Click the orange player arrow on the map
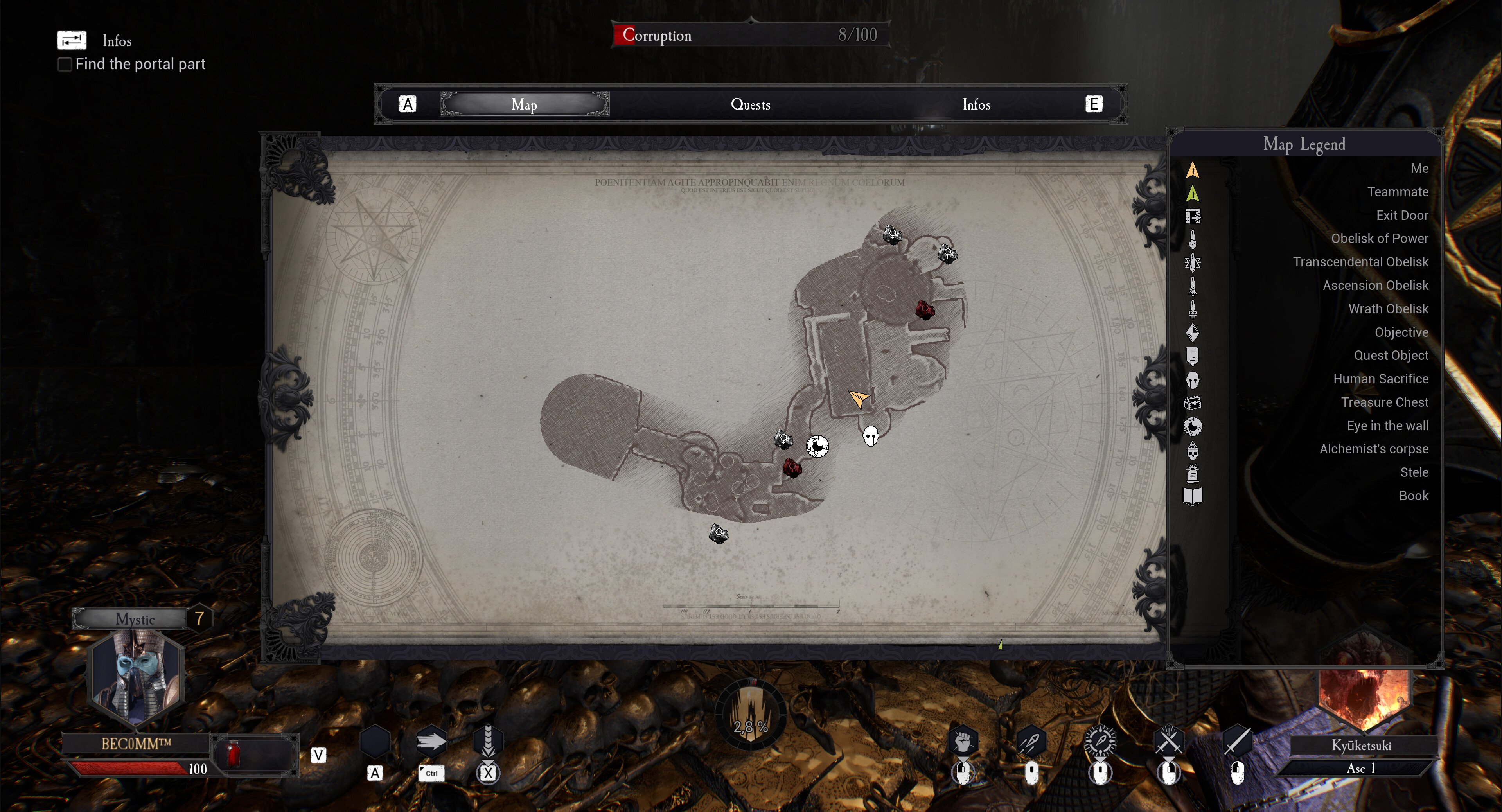This screenshot has height=812, width=1502. [858, 399]
